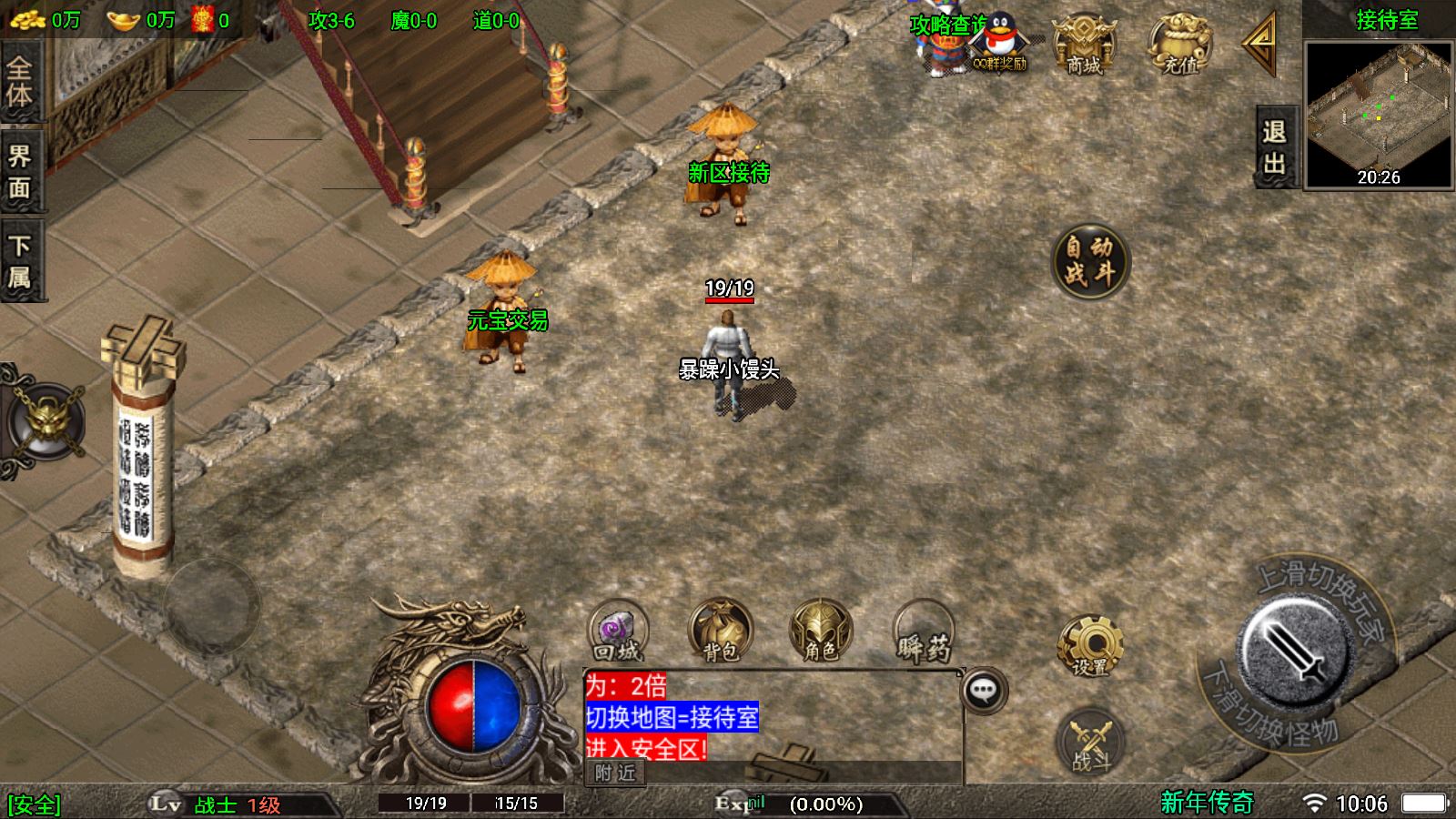The height and width of the screenshot is (819, 1456).
Task: Open the 充值 recharge icon
Action: [1180, 45]
